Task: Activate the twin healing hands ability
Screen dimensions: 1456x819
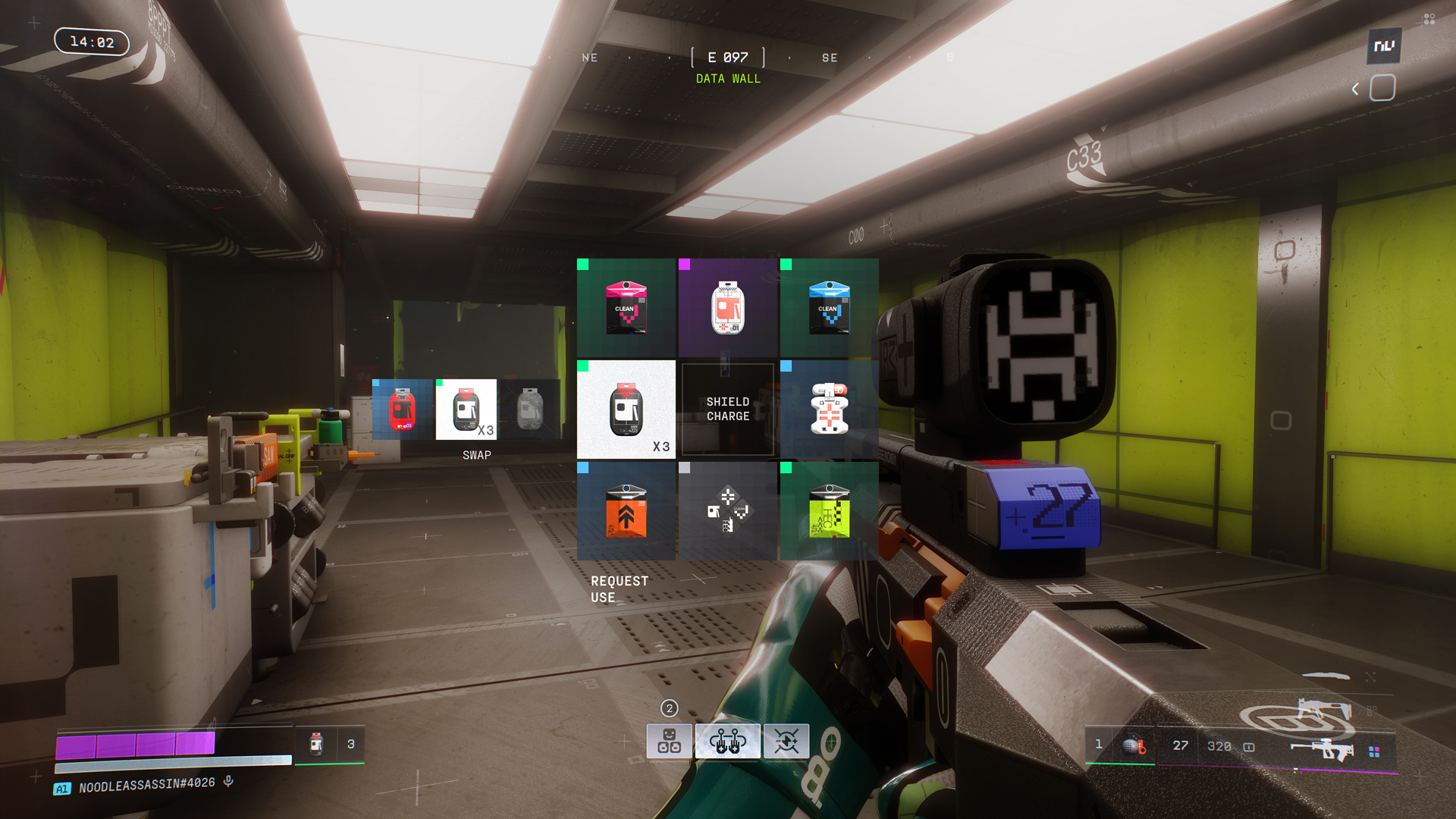Action: coord(727,741)
